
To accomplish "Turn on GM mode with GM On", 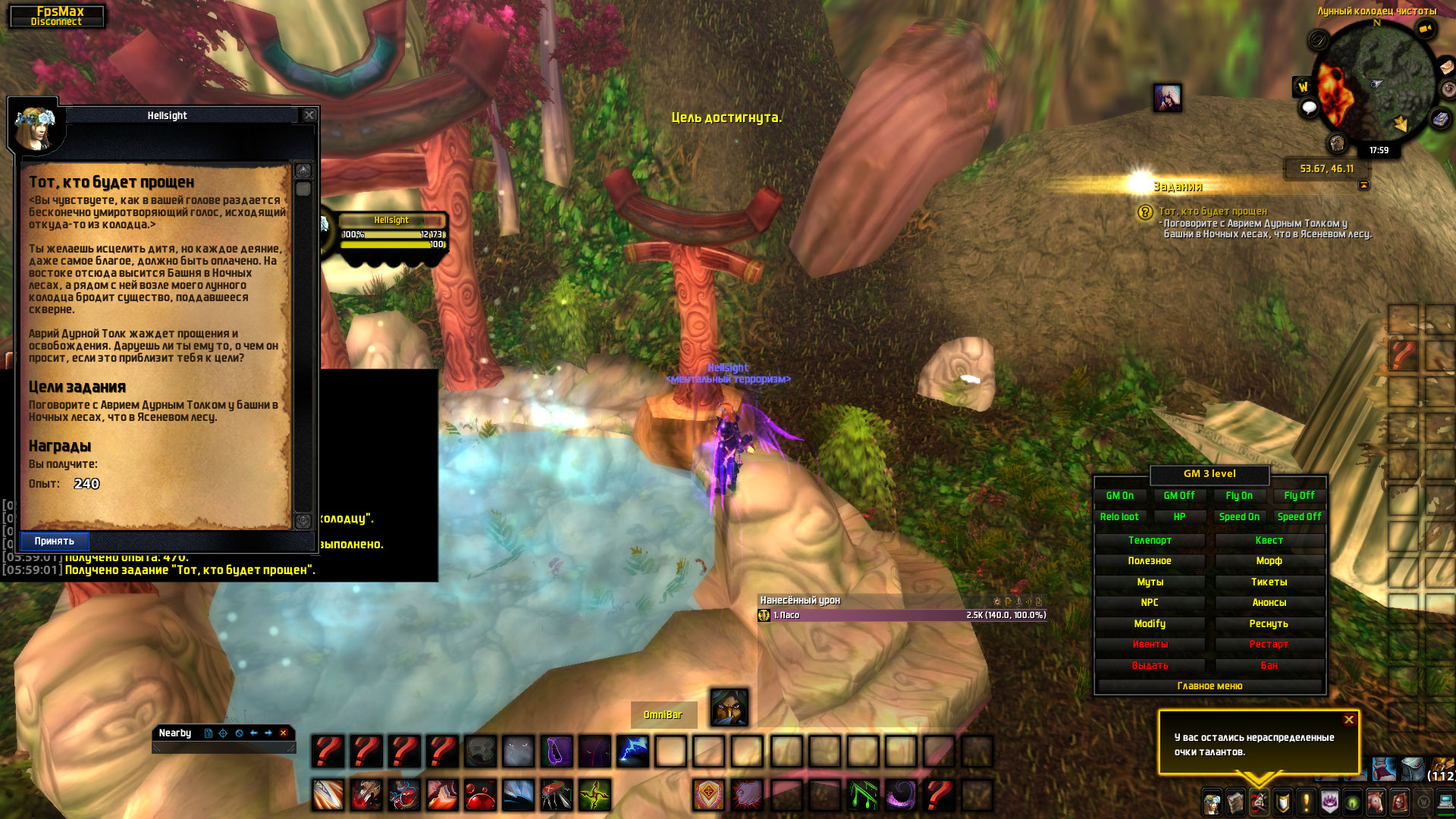I will pos(1119,496).
